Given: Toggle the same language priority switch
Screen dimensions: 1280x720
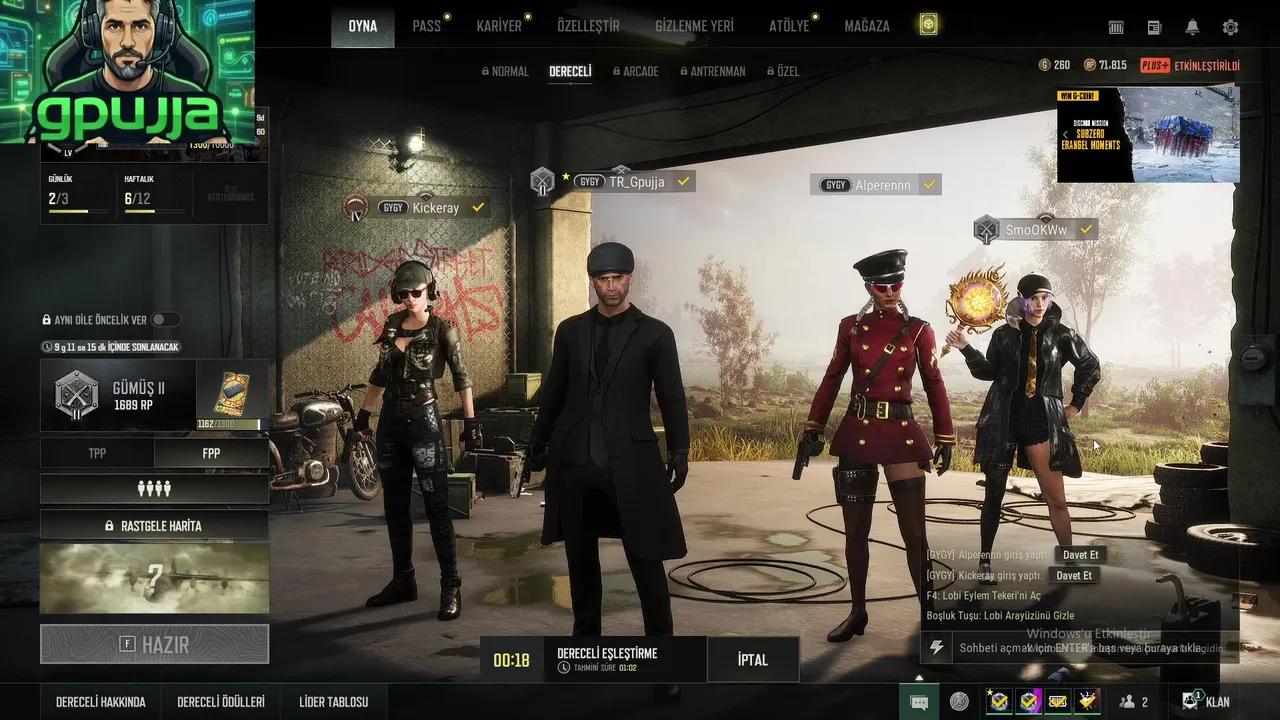Looking at the screenshot, I should (x=165, y=320).
